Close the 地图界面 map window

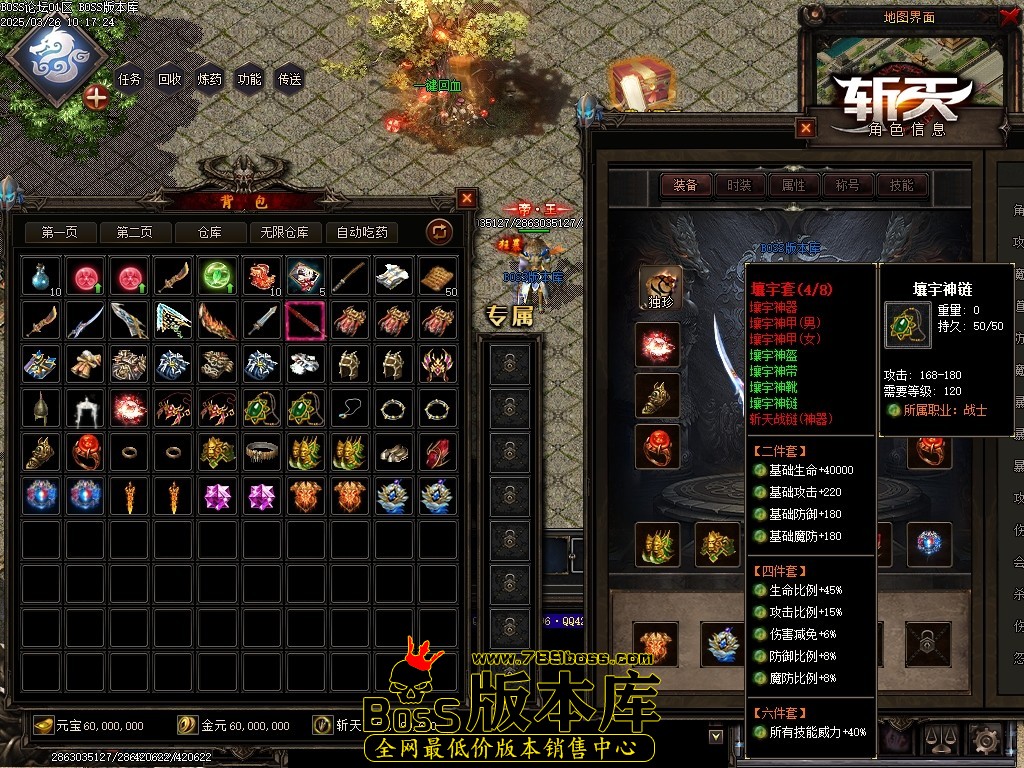1008,17
